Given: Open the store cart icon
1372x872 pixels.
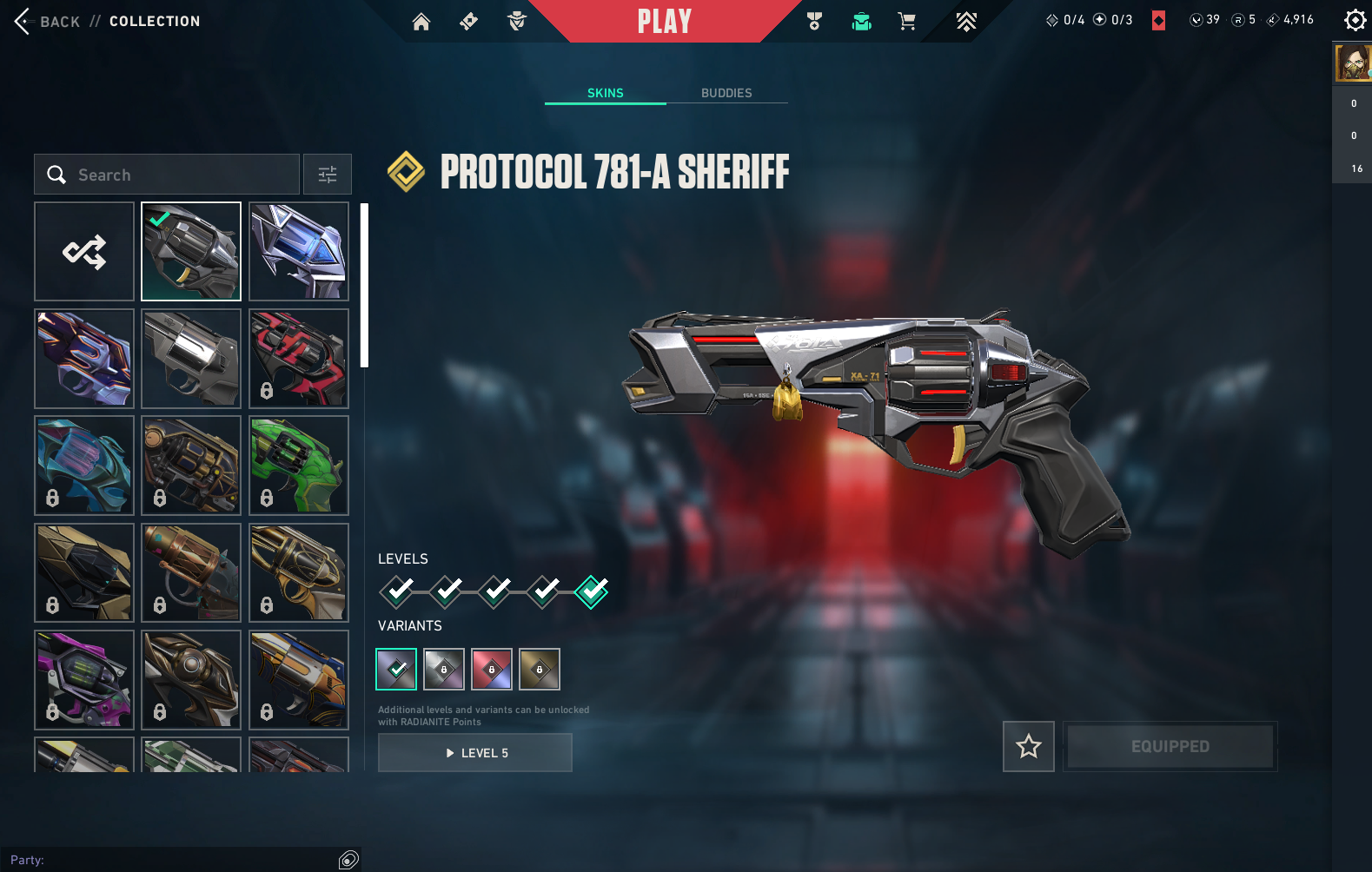Looking at the screenshot, I should [x=907, y=22].
